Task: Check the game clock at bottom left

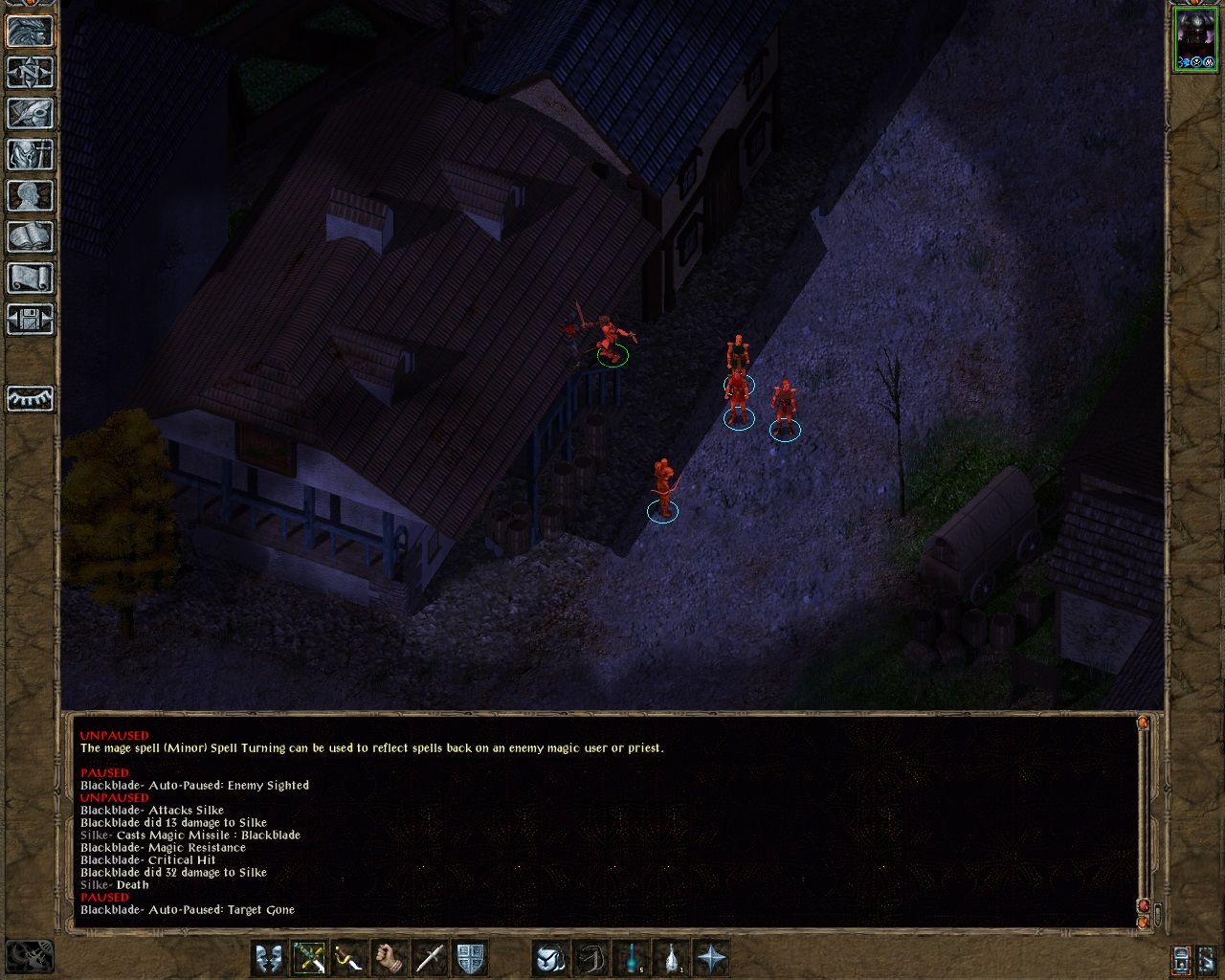Action: (x=30, y=954)
